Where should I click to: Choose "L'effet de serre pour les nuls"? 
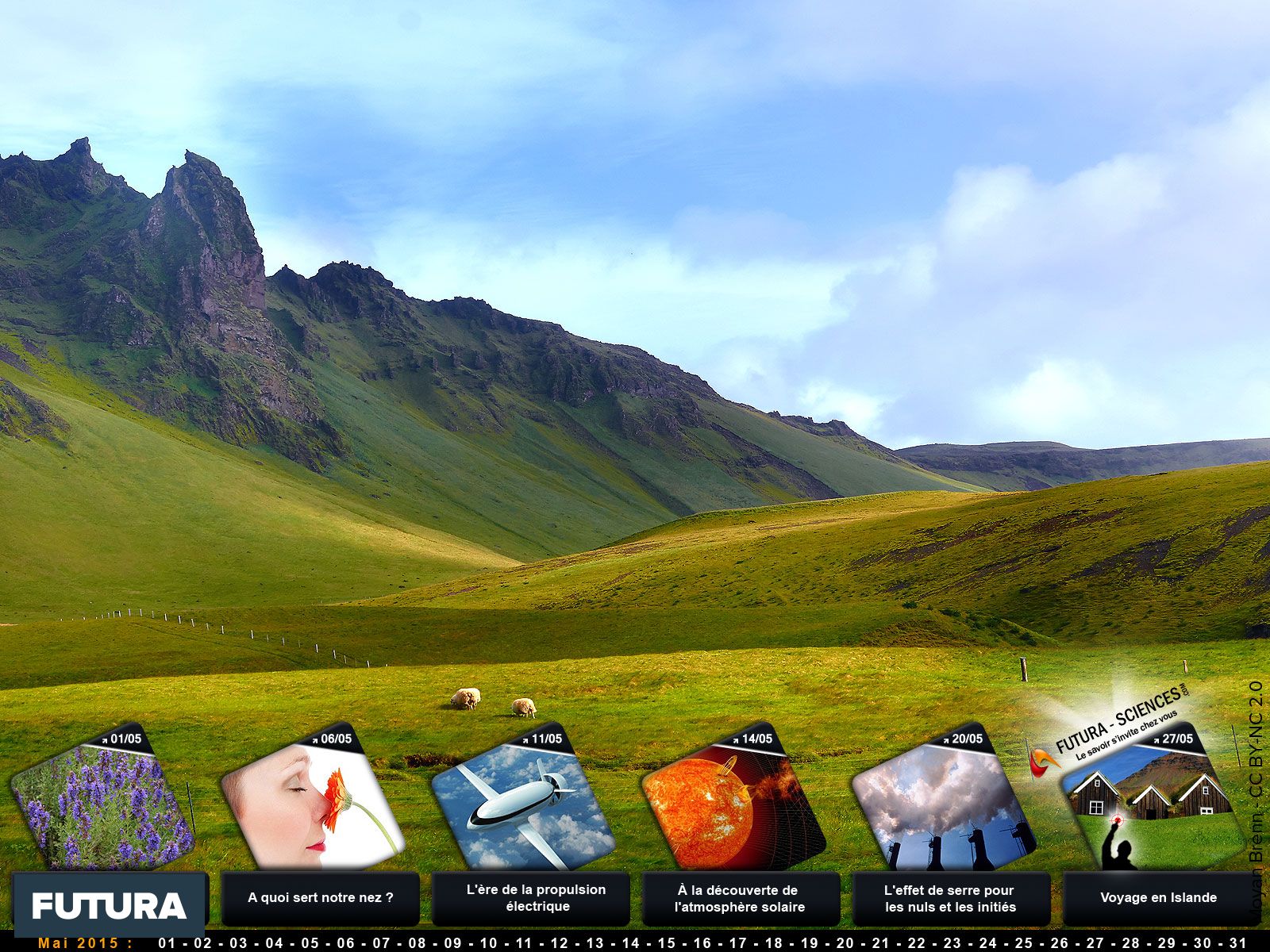point(950,898)
